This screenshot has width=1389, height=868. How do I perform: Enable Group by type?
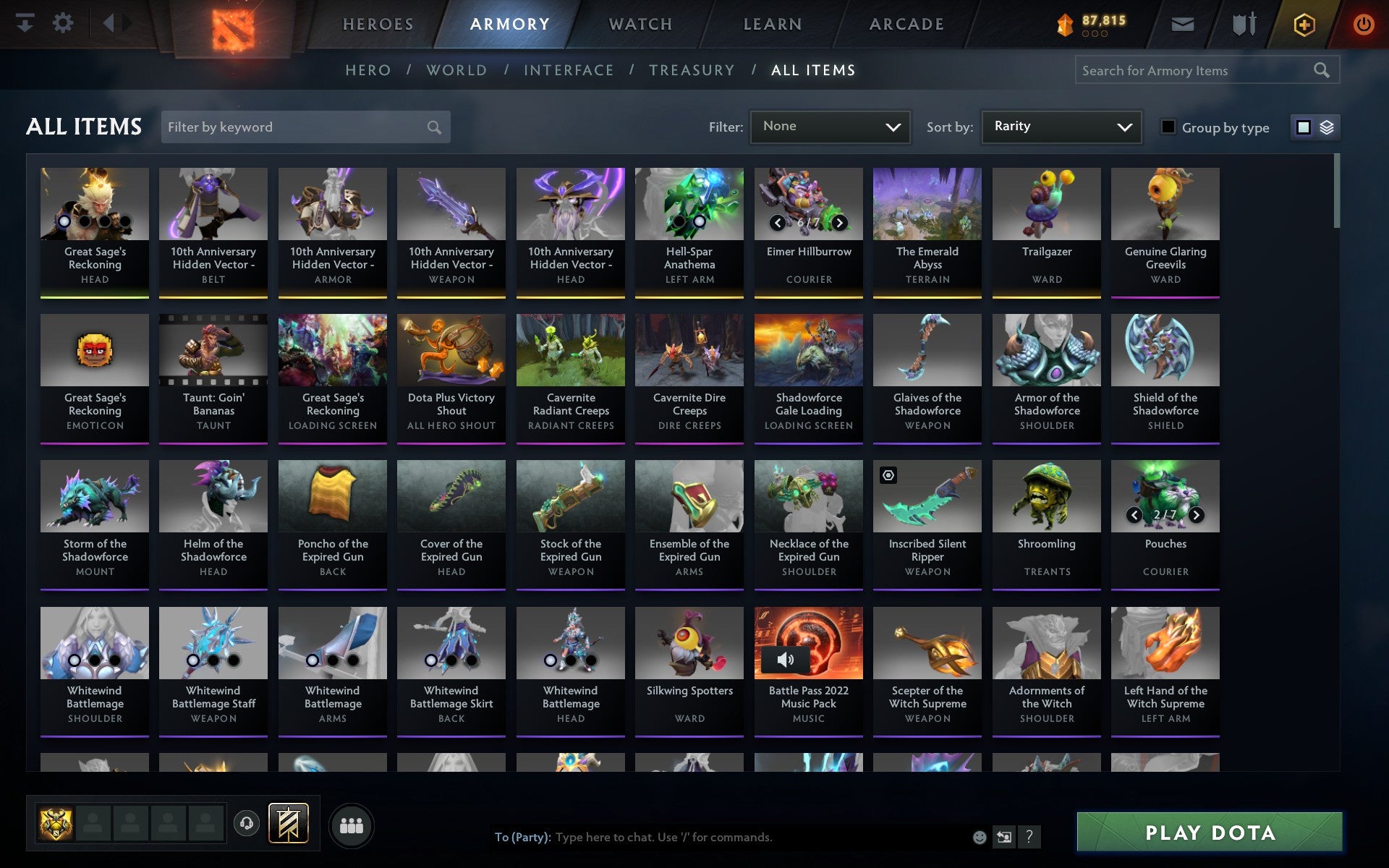click(x=1167, y=127)
